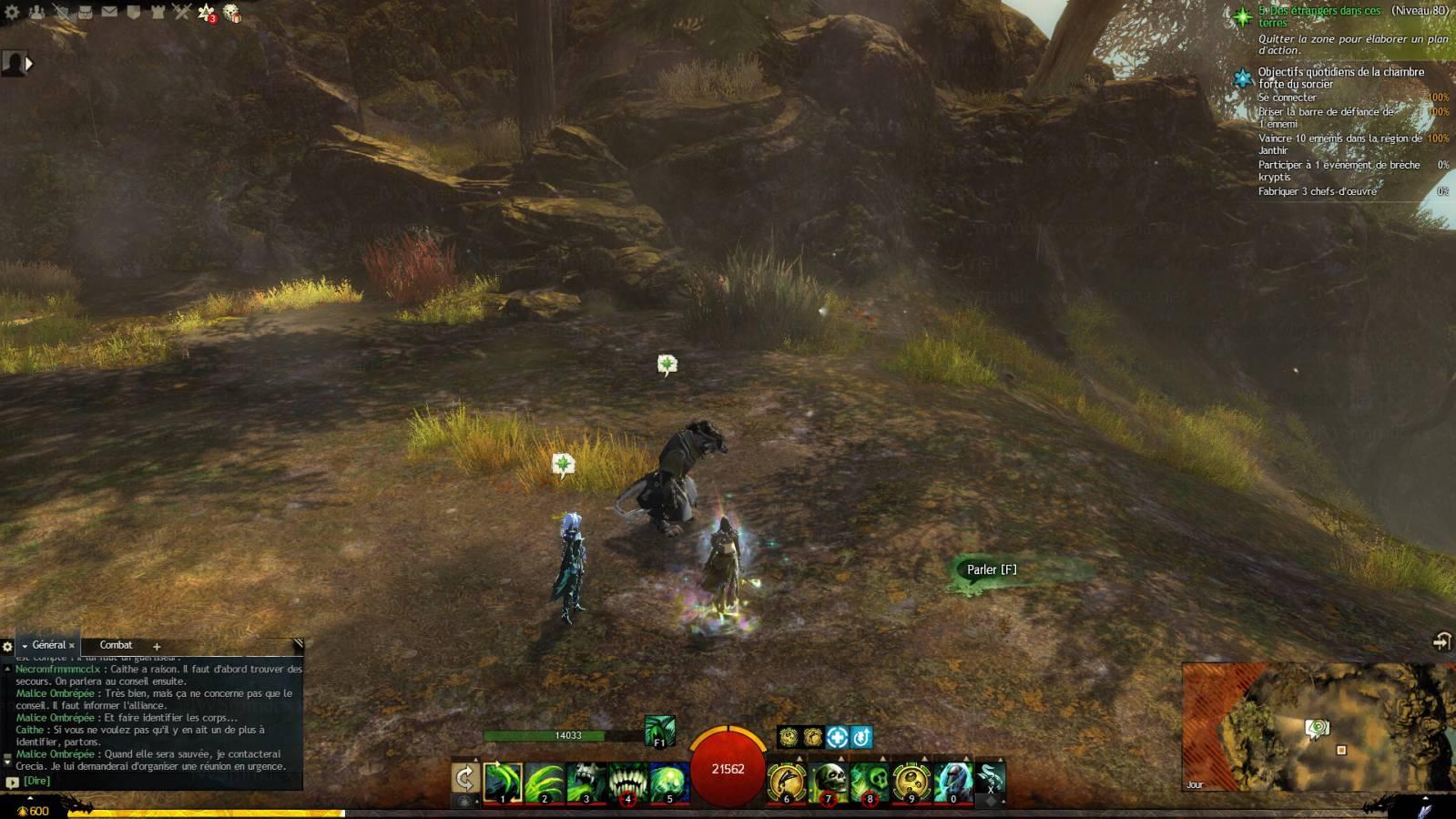Swap weapons with the arrow button

point(464,778)
